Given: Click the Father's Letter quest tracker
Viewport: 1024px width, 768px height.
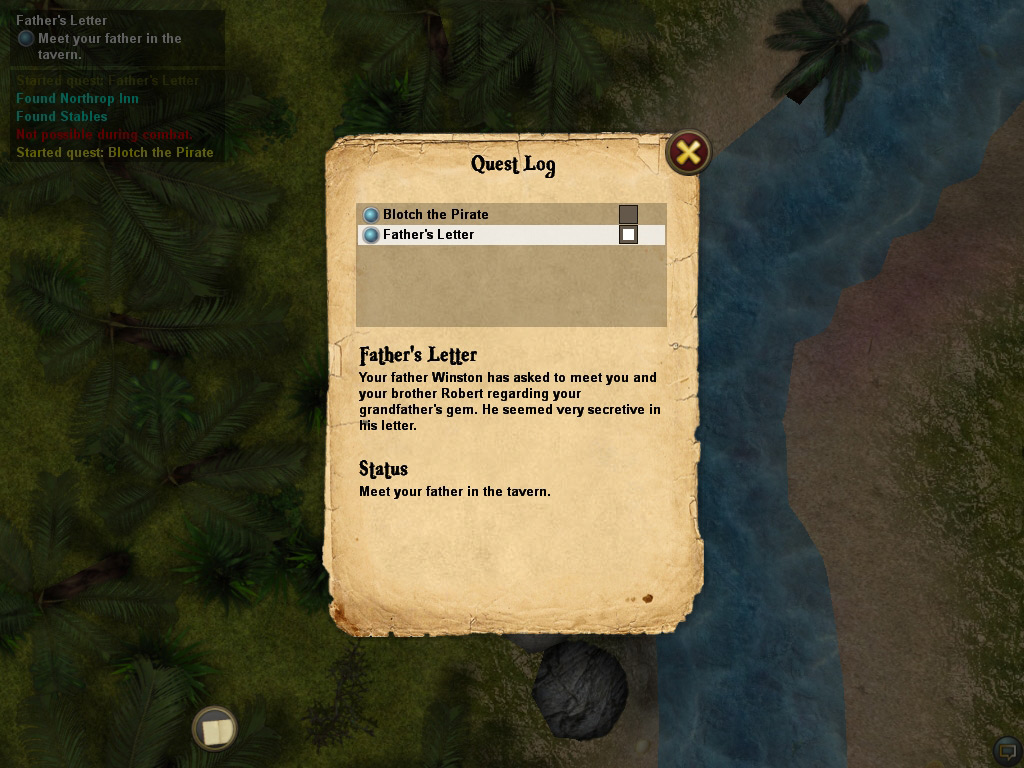Looking at the screenshot, I should point(62,20).
